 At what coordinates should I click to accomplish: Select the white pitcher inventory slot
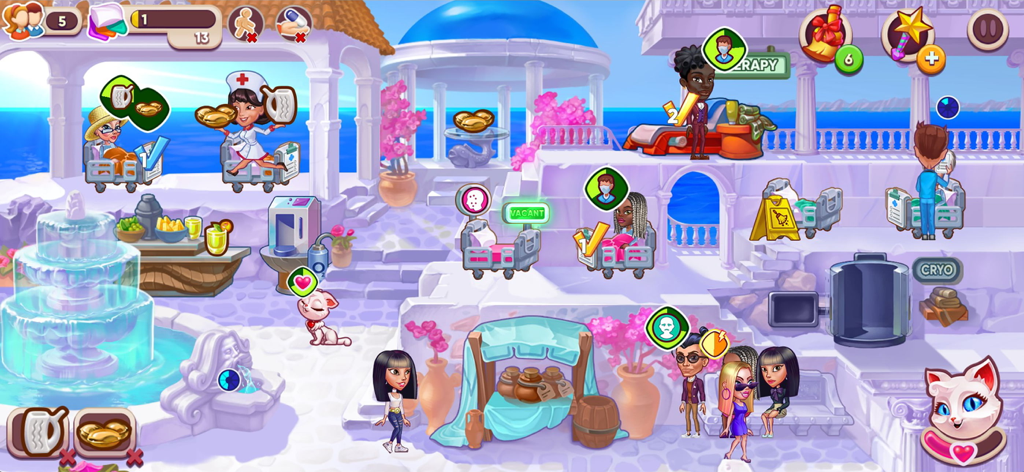coord(36,431)
